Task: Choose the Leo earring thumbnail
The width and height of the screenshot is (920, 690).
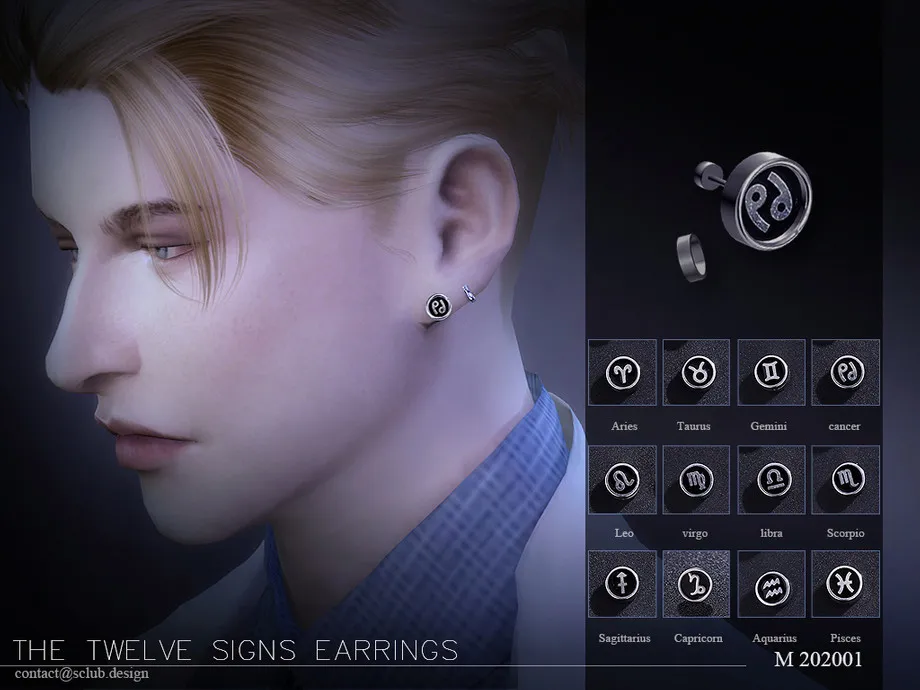Action: (x=623, y=479)
